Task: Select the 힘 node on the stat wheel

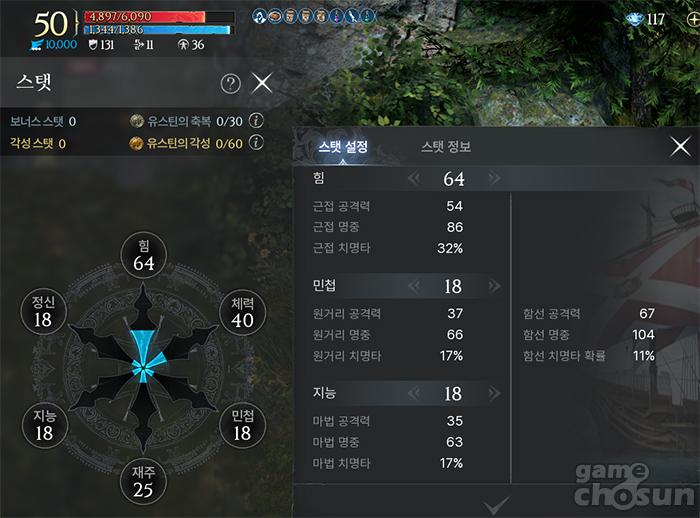Action: 144,255
